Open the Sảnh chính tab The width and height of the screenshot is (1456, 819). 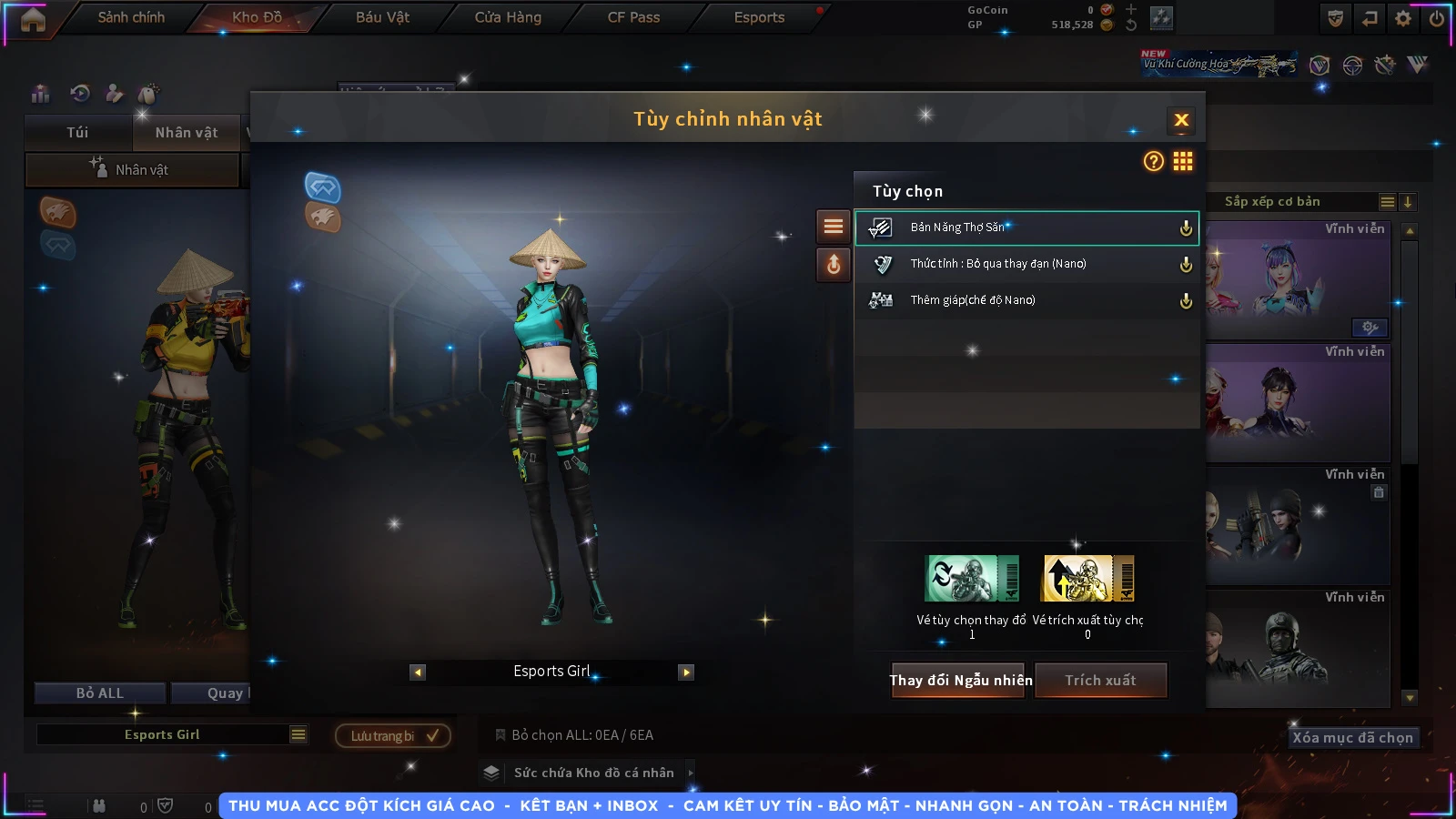131,17
